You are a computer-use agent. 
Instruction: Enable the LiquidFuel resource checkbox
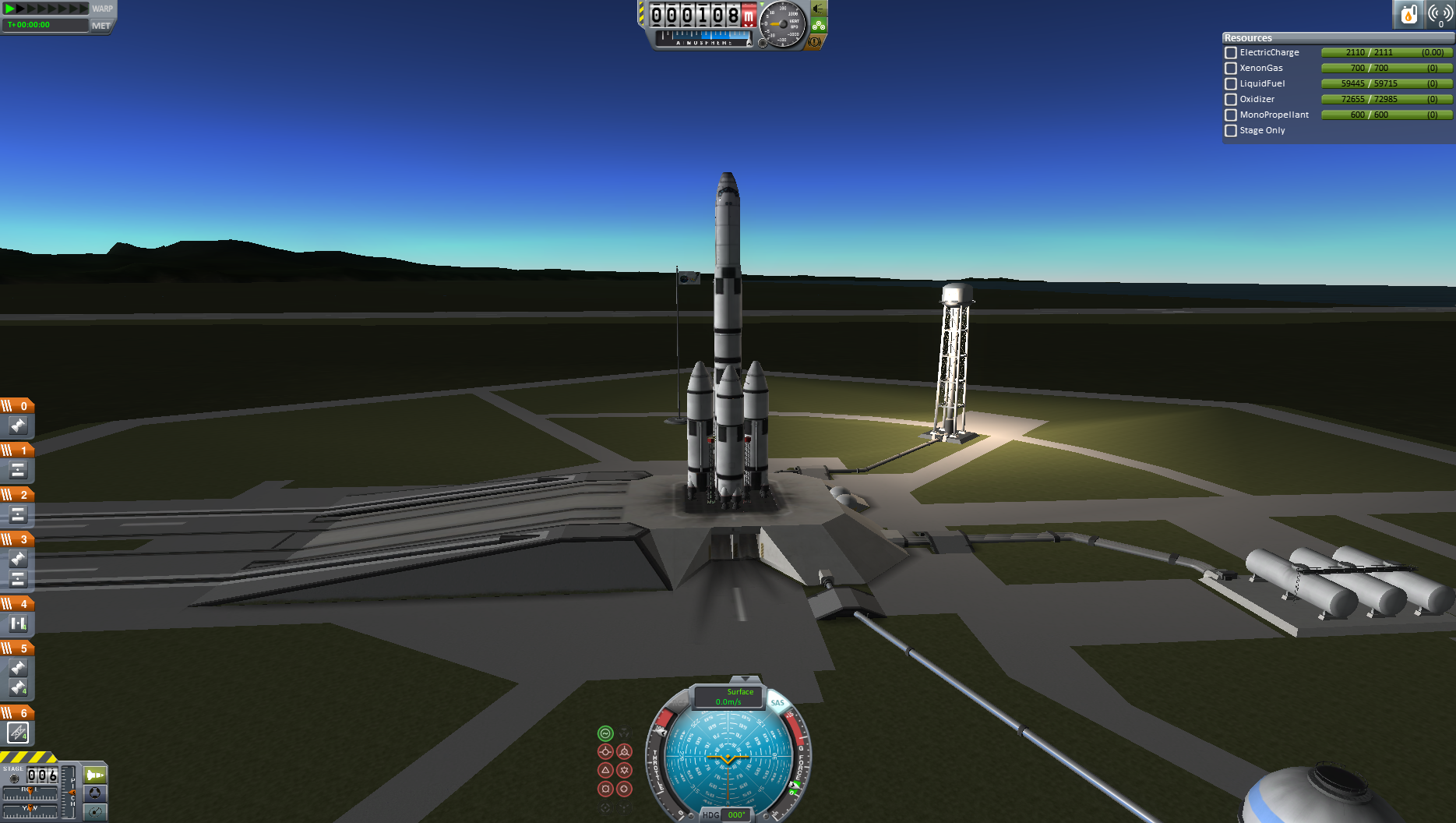point(1231,84)
